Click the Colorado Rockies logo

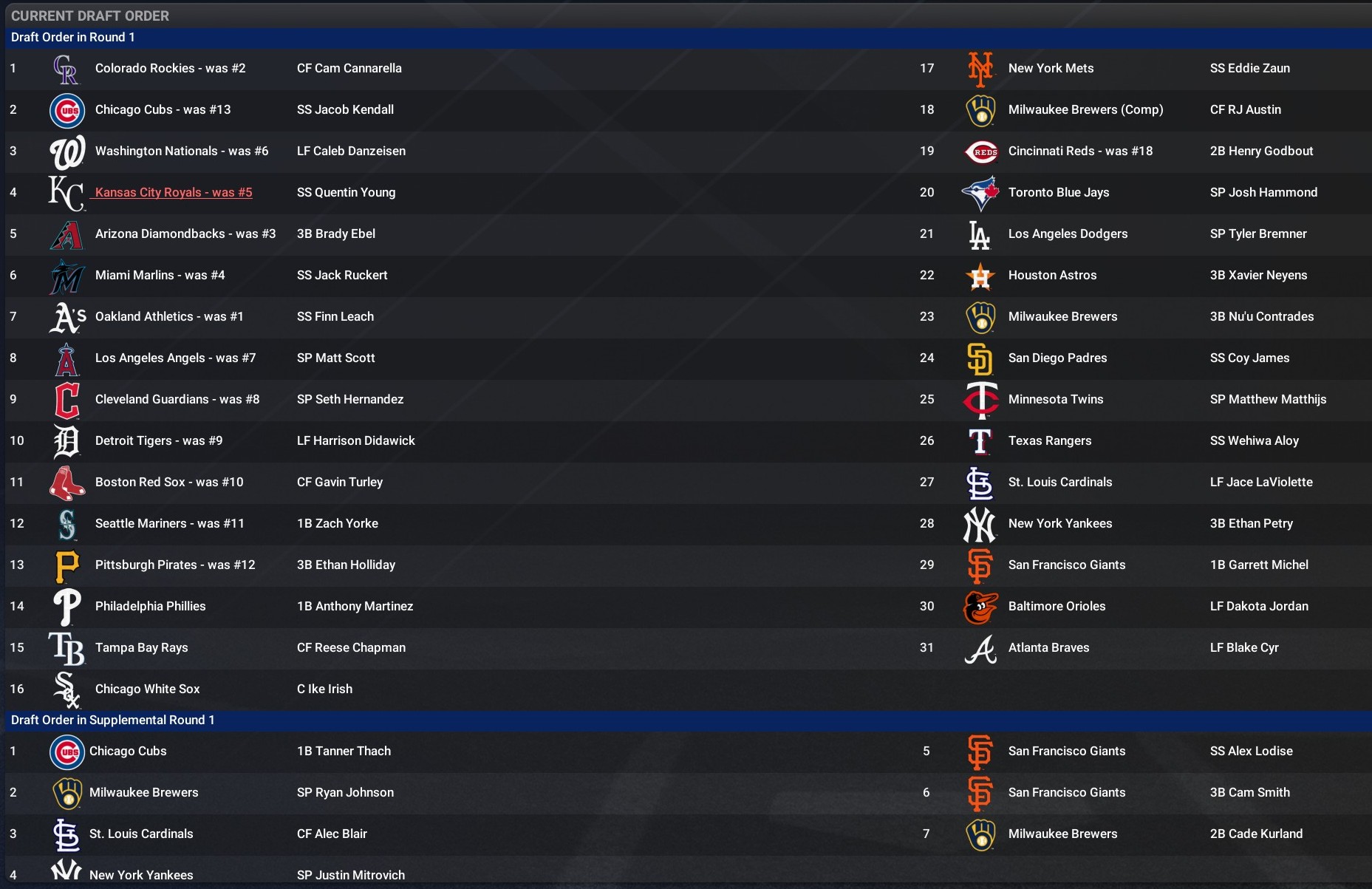[x=66, y=68]
